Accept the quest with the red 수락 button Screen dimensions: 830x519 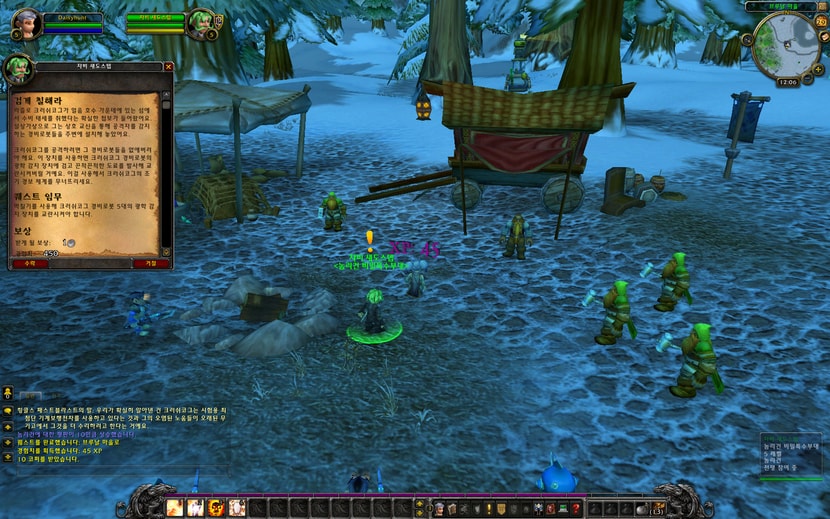coord(29,264)
